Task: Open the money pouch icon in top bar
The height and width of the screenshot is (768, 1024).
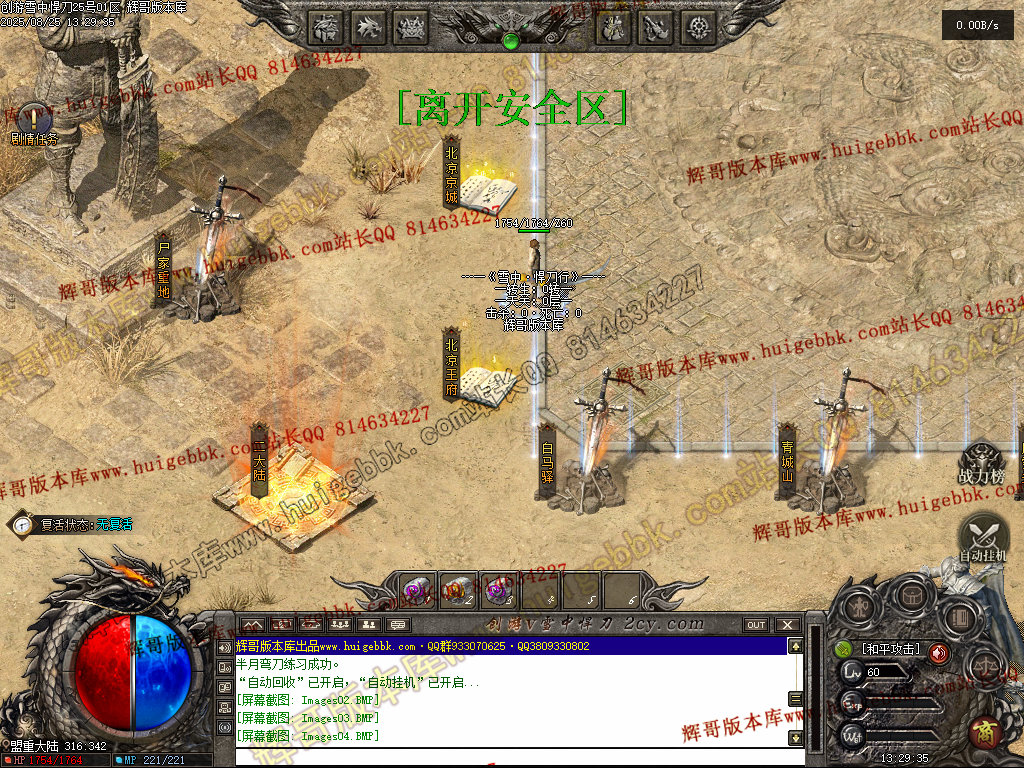Action: [613, 27]
